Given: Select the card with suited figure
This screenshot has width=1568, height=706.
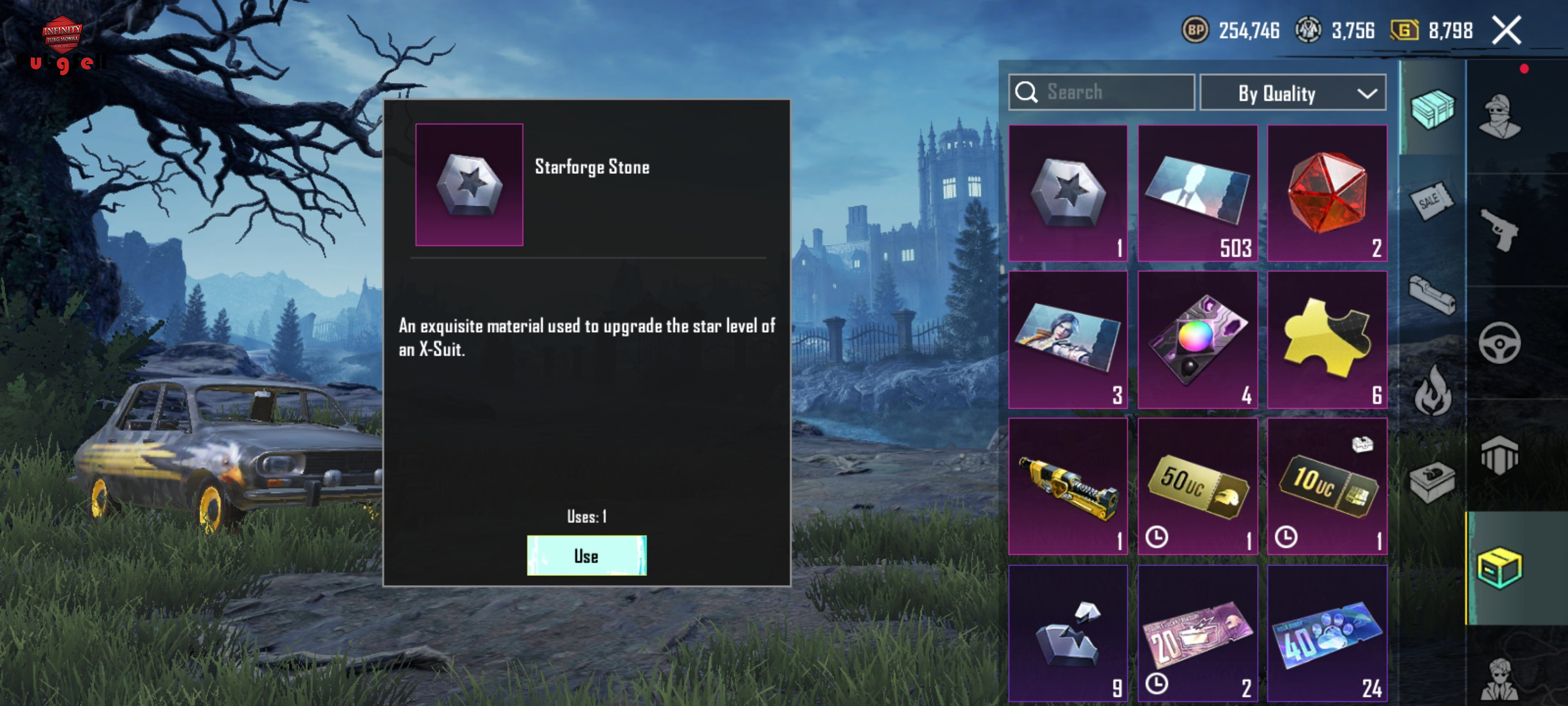Looking at the screenshot, I should tap(1198, 193).
